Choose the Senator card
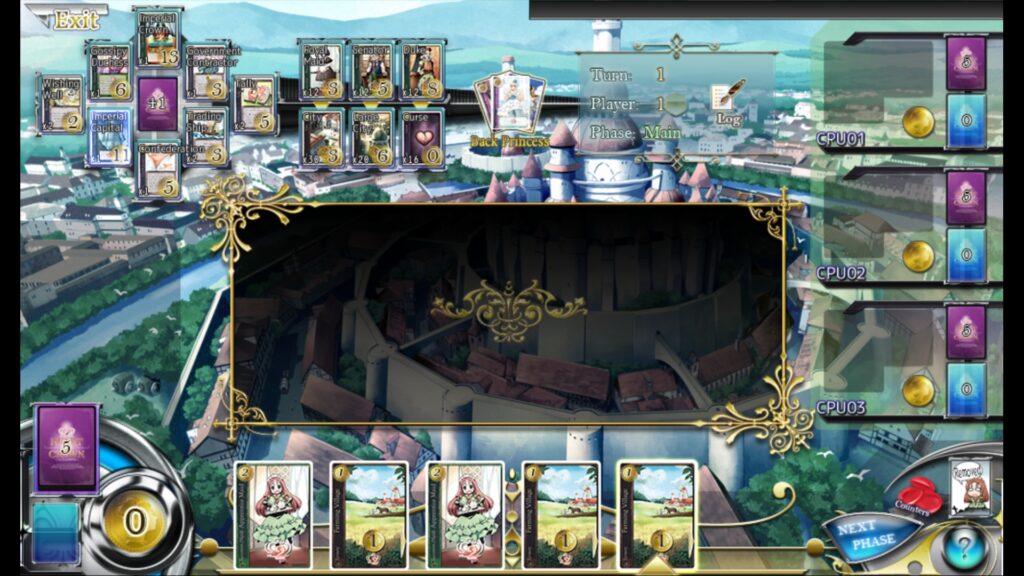The width and height of the screenshot is (1024, 576). (371, 70)
